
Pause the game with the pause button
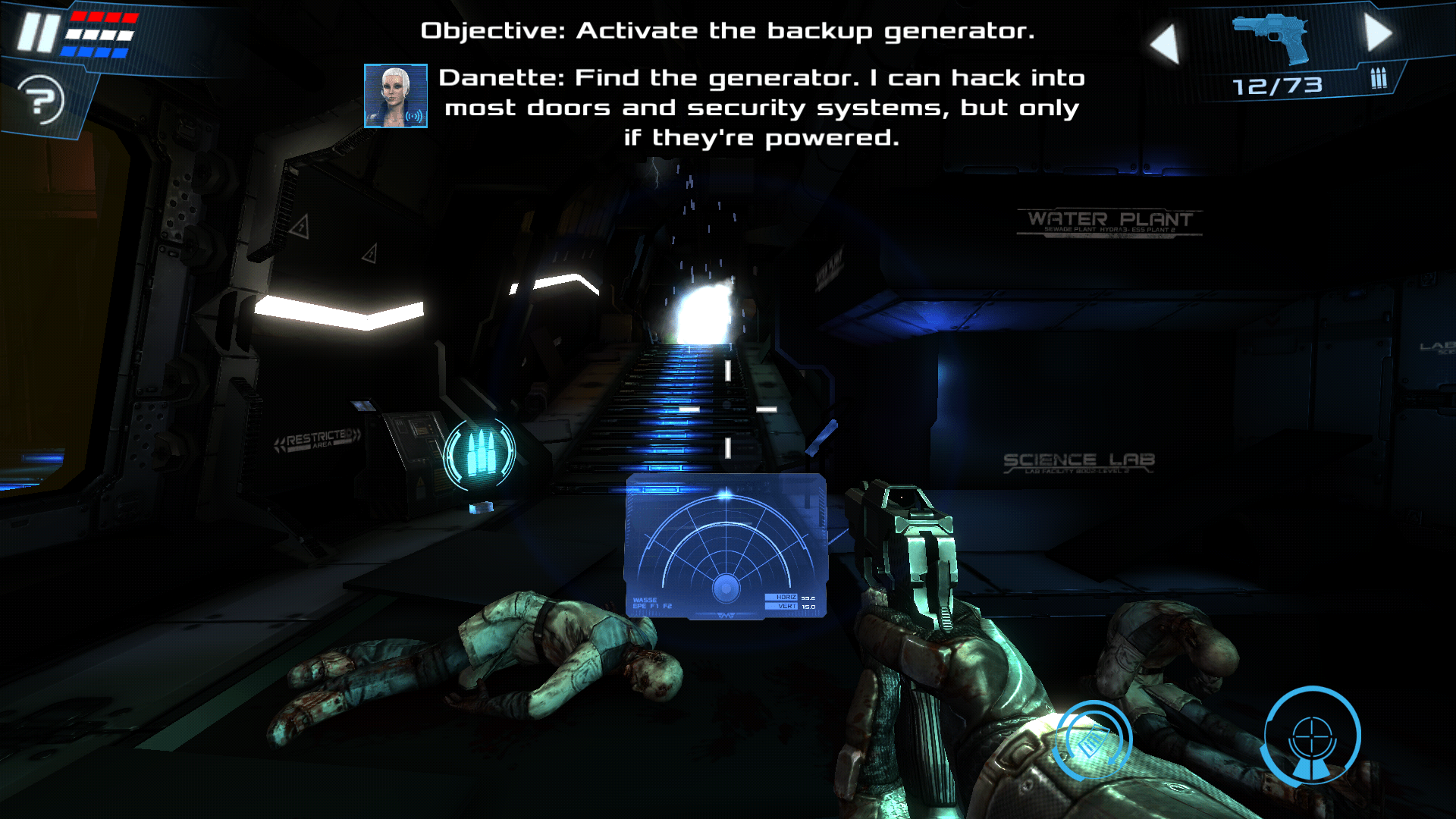38,33
